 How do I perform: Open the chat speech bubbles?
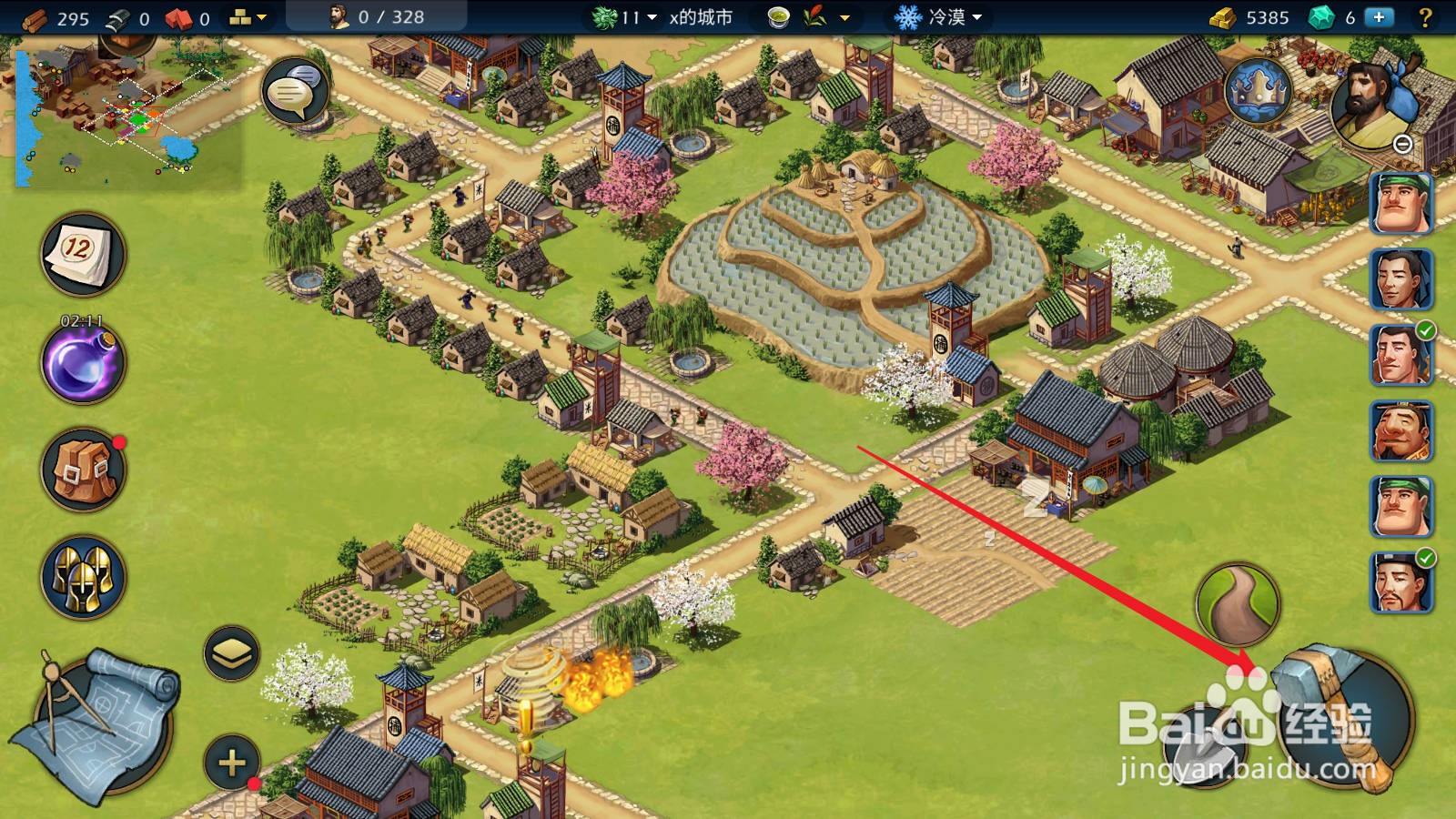(294, 90)
